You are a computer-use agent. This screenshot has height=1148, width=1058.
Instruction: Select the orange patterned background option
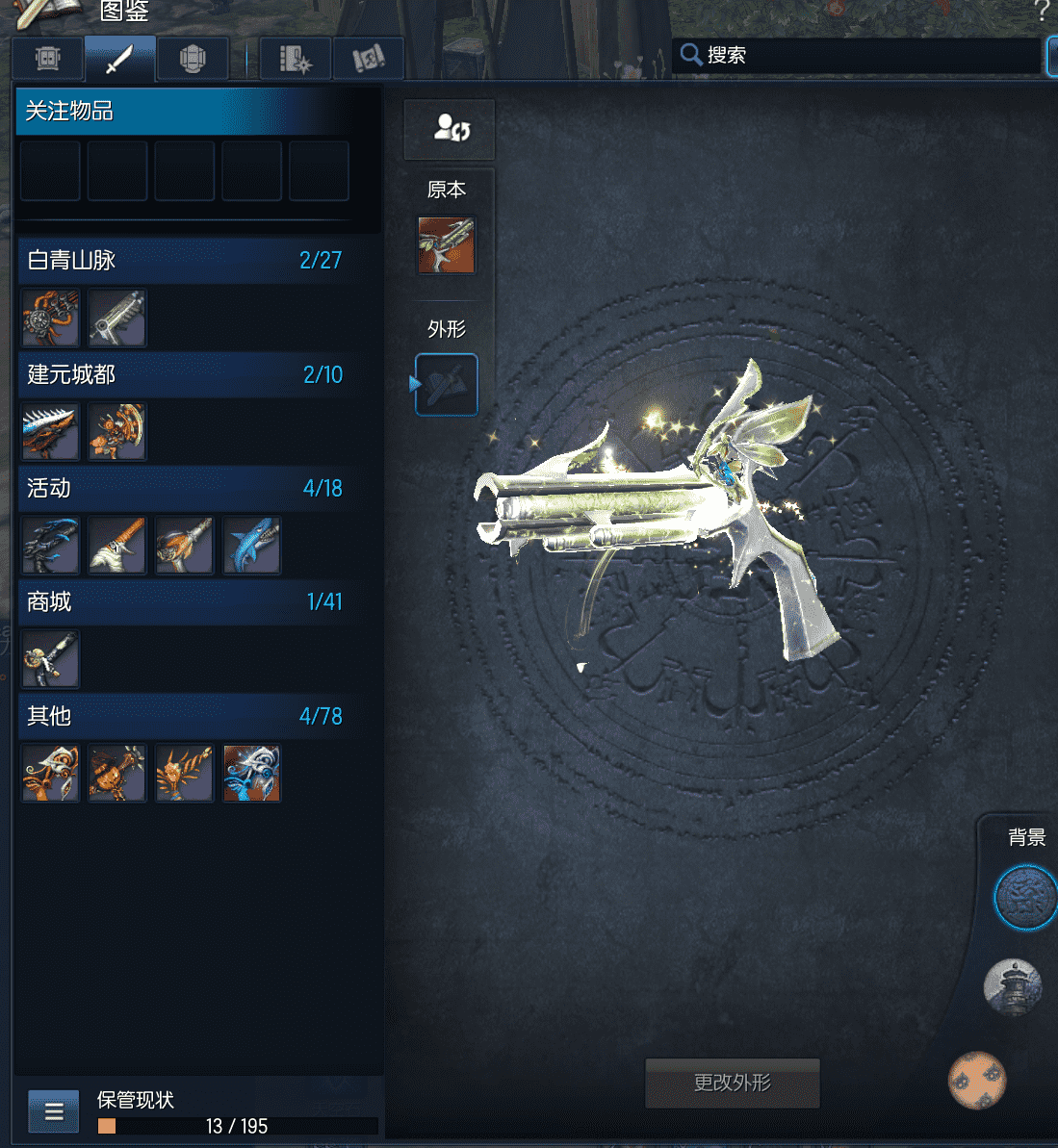[976, 1081]
